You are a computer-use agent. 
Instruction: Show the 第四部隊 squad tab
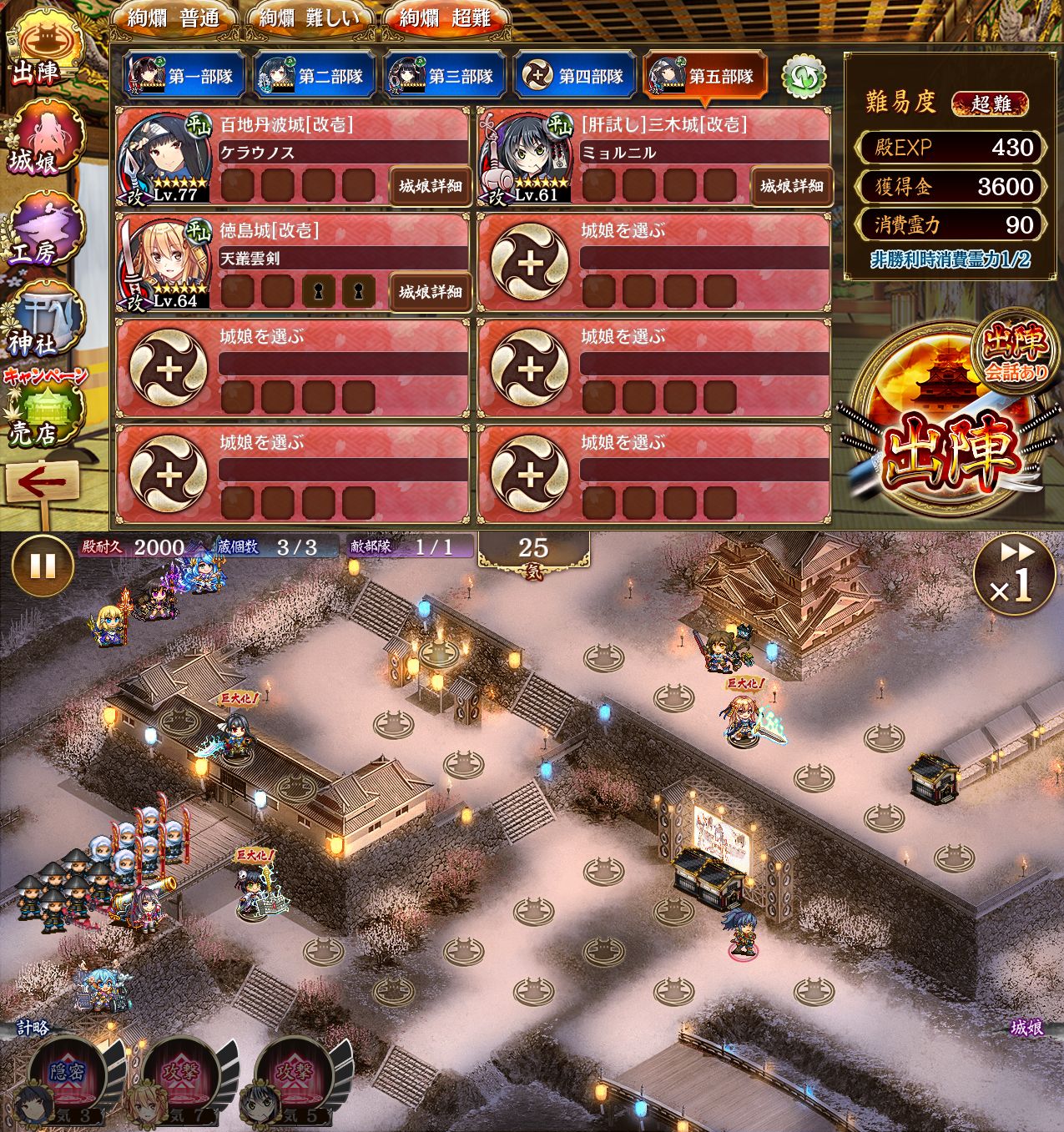coord(575,76)
